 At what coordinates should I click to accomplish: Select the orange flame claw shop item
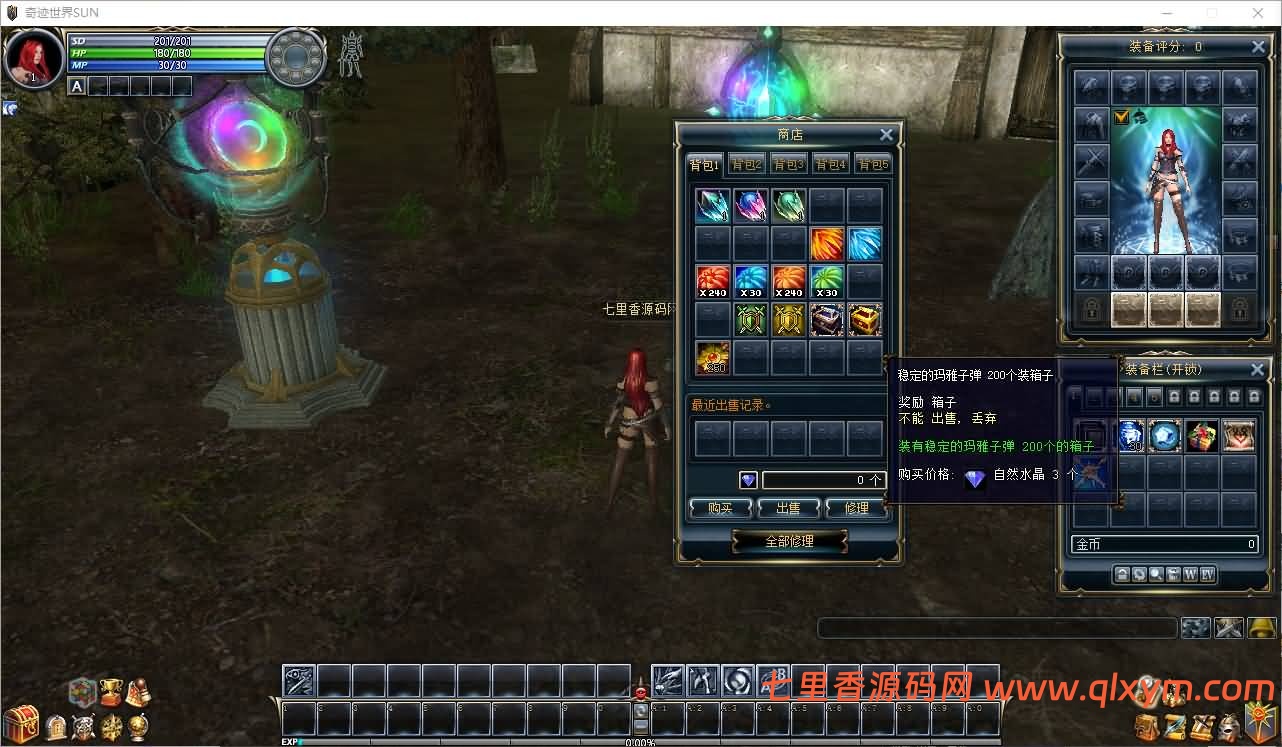[827, 243]
